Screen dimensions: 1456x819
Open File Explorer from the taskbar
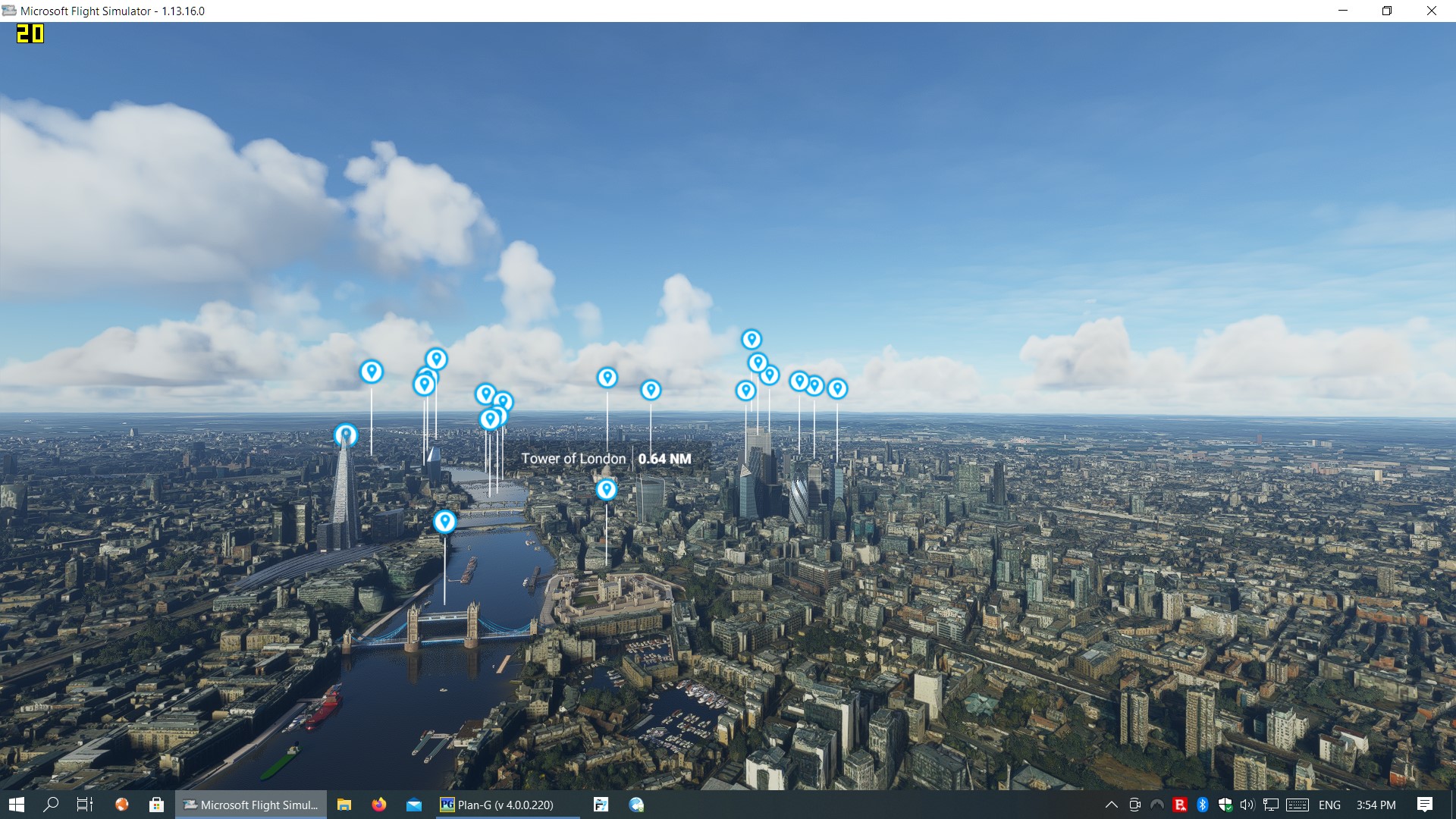[x=346, y=805]
